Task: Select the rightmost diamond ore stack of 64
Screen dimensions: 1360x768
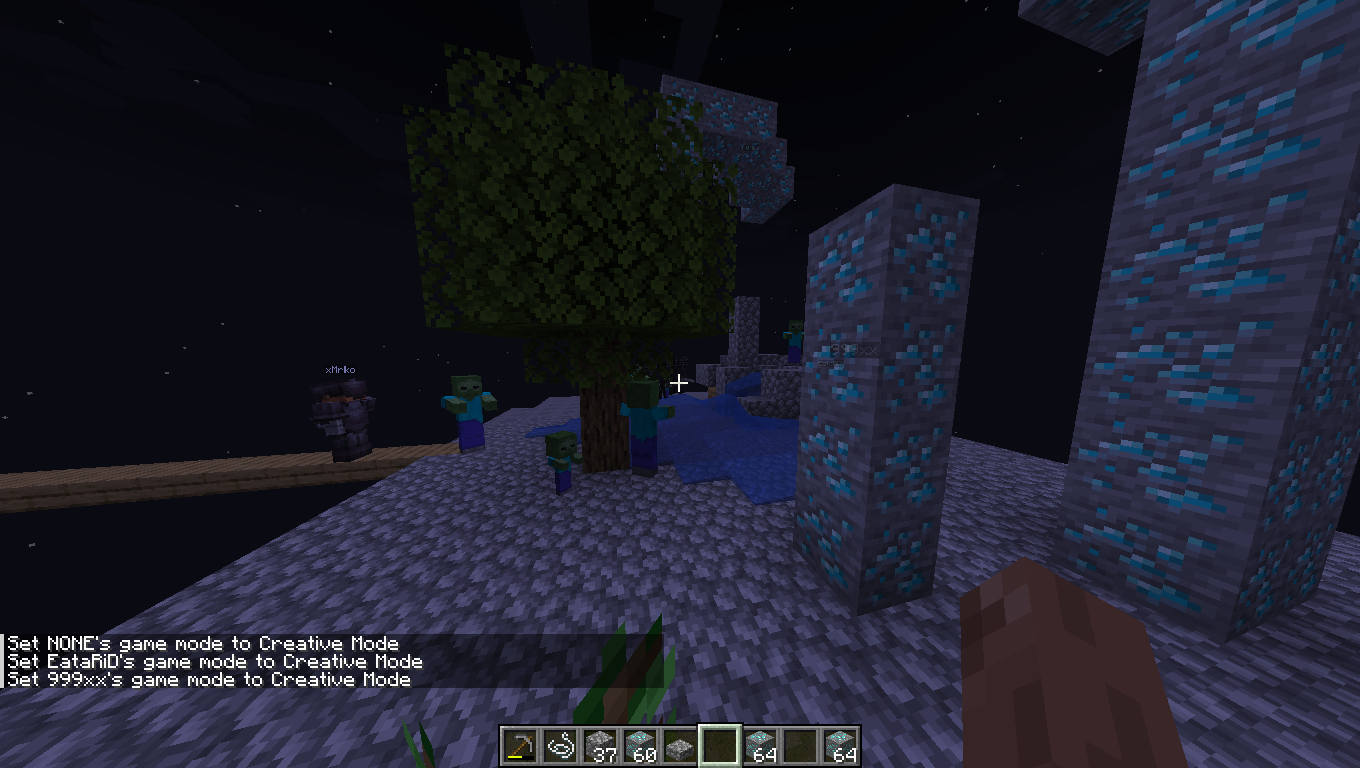Action: click(841, 747)
